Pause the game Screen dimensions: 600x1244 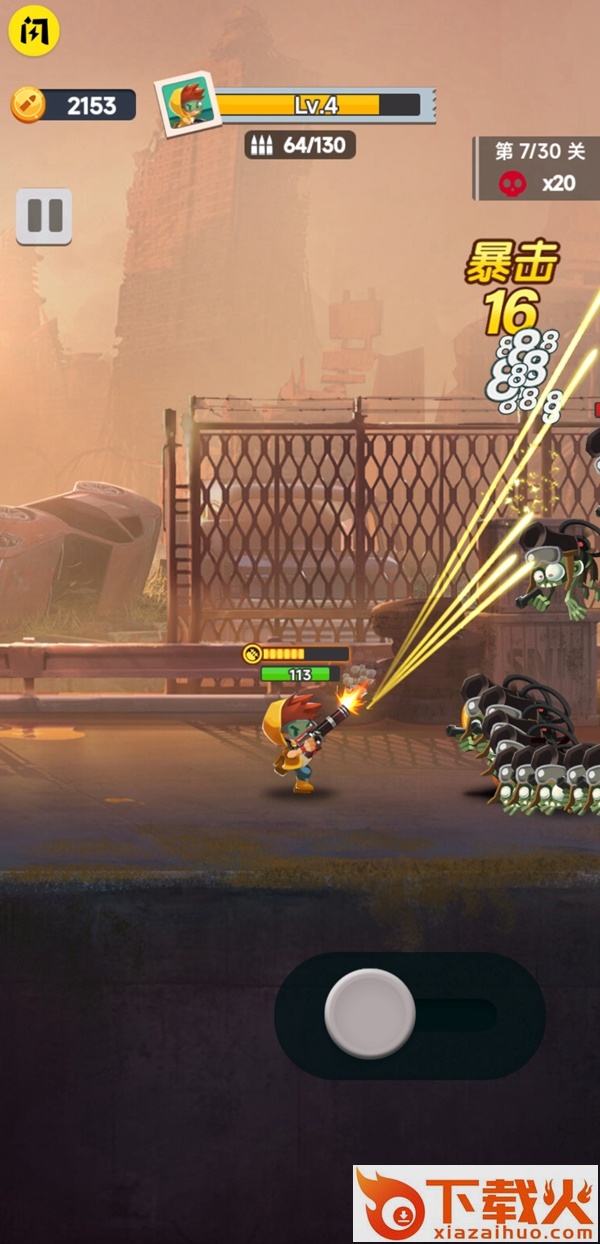pos(44,216)
